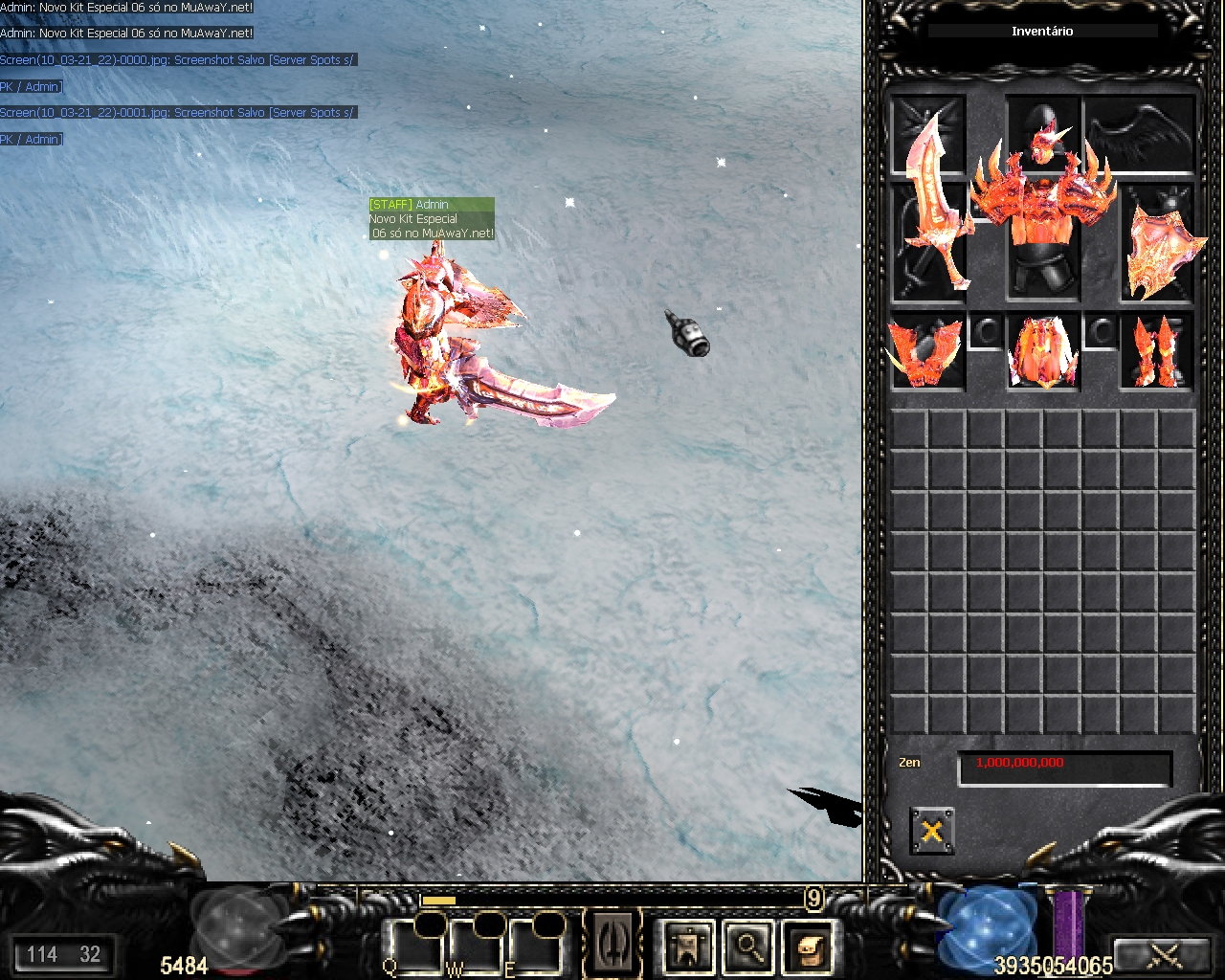
Task: Open the scroll icon menu button
Action: point(807,947)
